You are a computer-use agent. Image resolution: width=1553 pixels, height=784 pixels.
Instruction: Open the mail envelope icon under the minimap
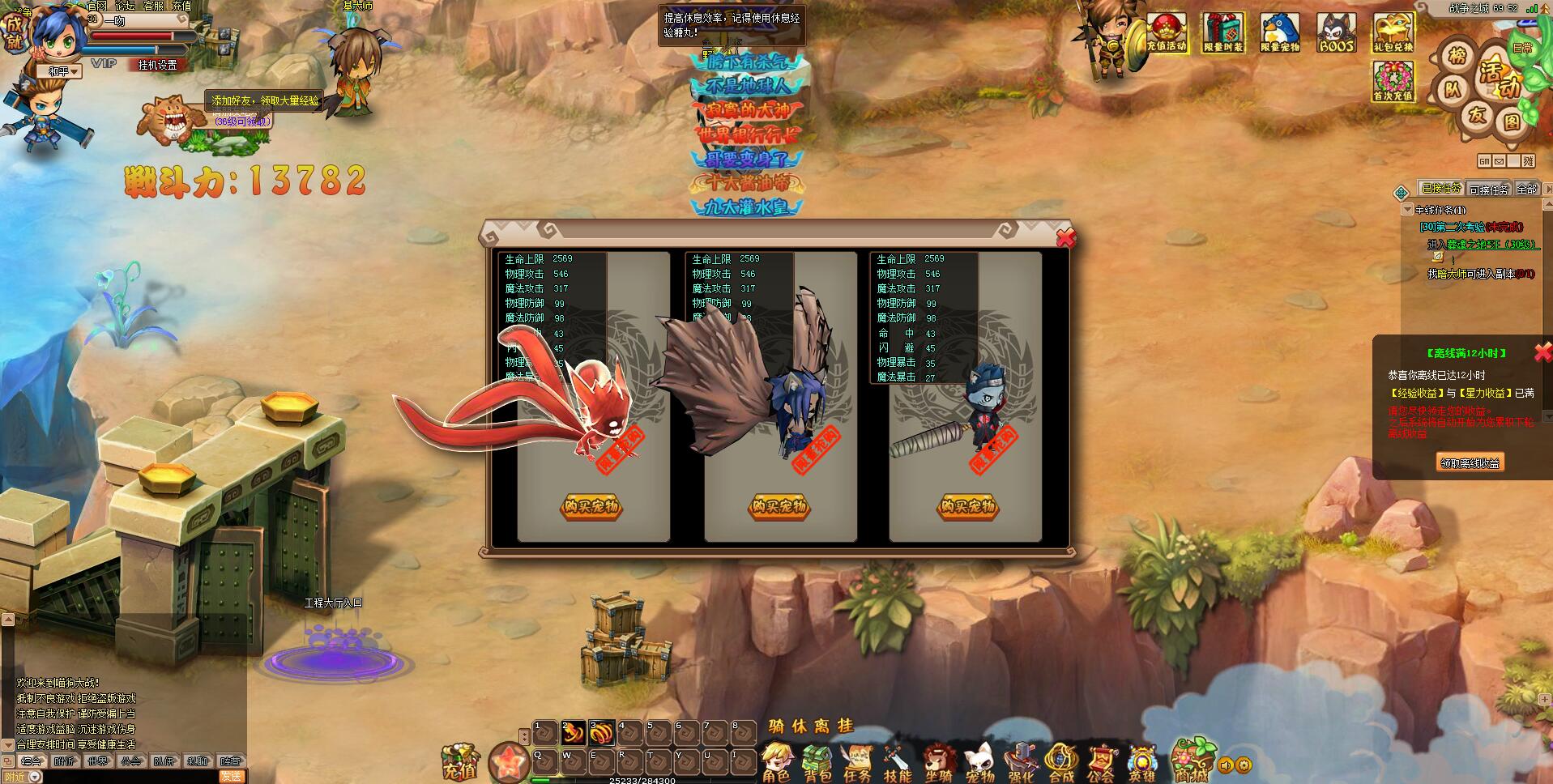click(x=1500, y=161)
